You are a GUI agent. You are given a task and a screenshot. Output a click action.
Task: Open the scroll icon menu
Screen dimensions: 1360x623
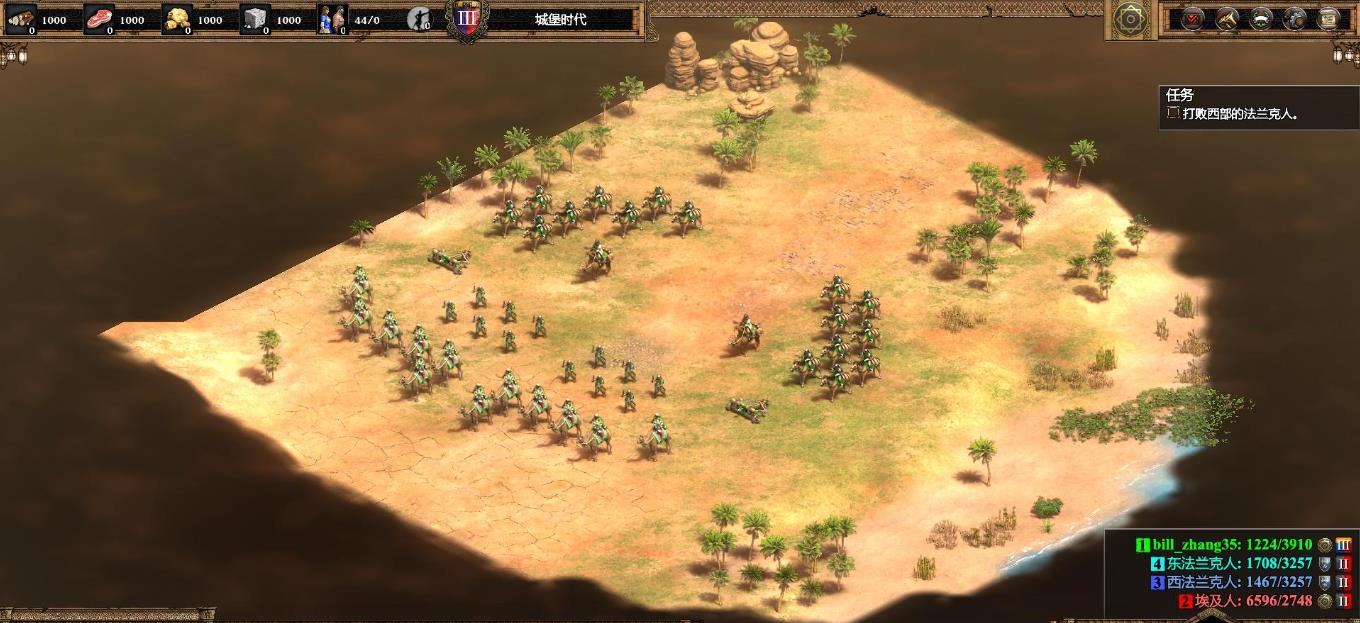[1329, 19]
